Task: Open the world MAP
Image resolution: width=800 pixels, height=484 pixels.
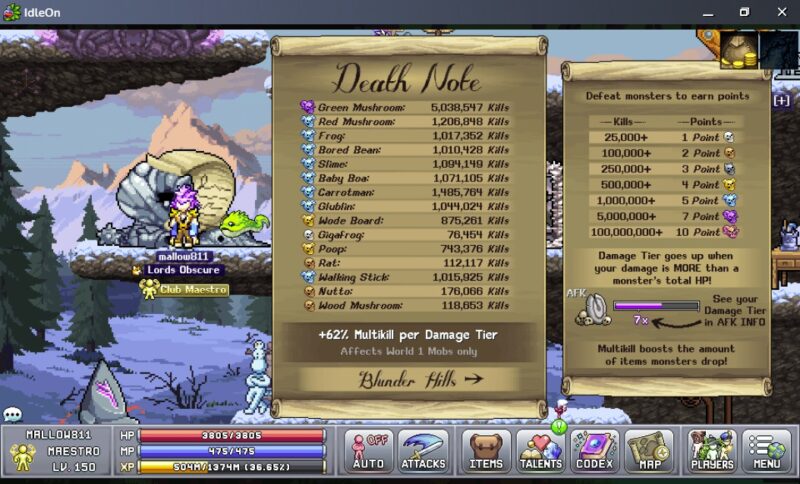Action: [650, 452]
